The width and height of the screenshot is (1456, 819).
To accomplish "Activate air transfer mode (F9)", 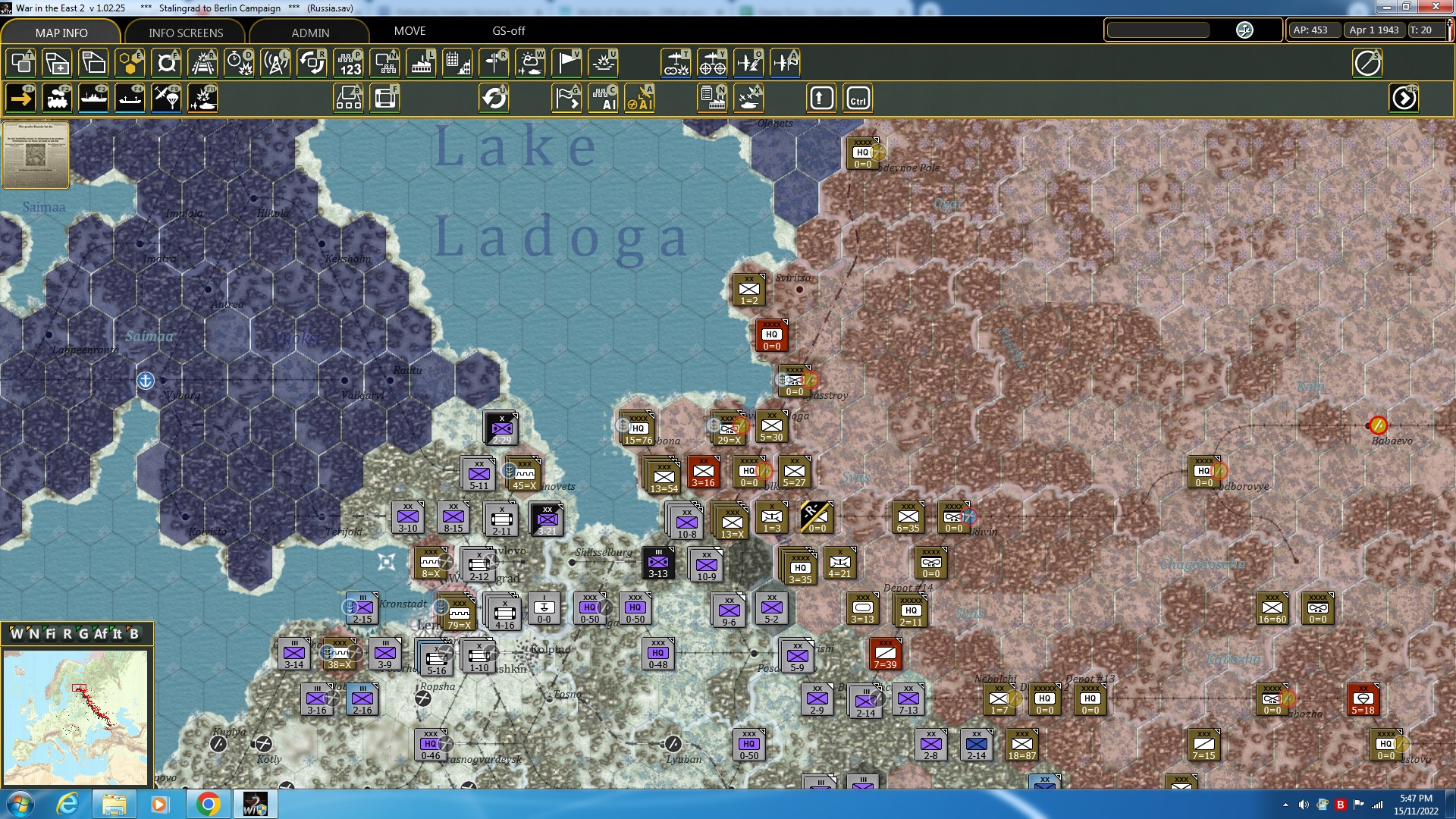I will 165,98.
